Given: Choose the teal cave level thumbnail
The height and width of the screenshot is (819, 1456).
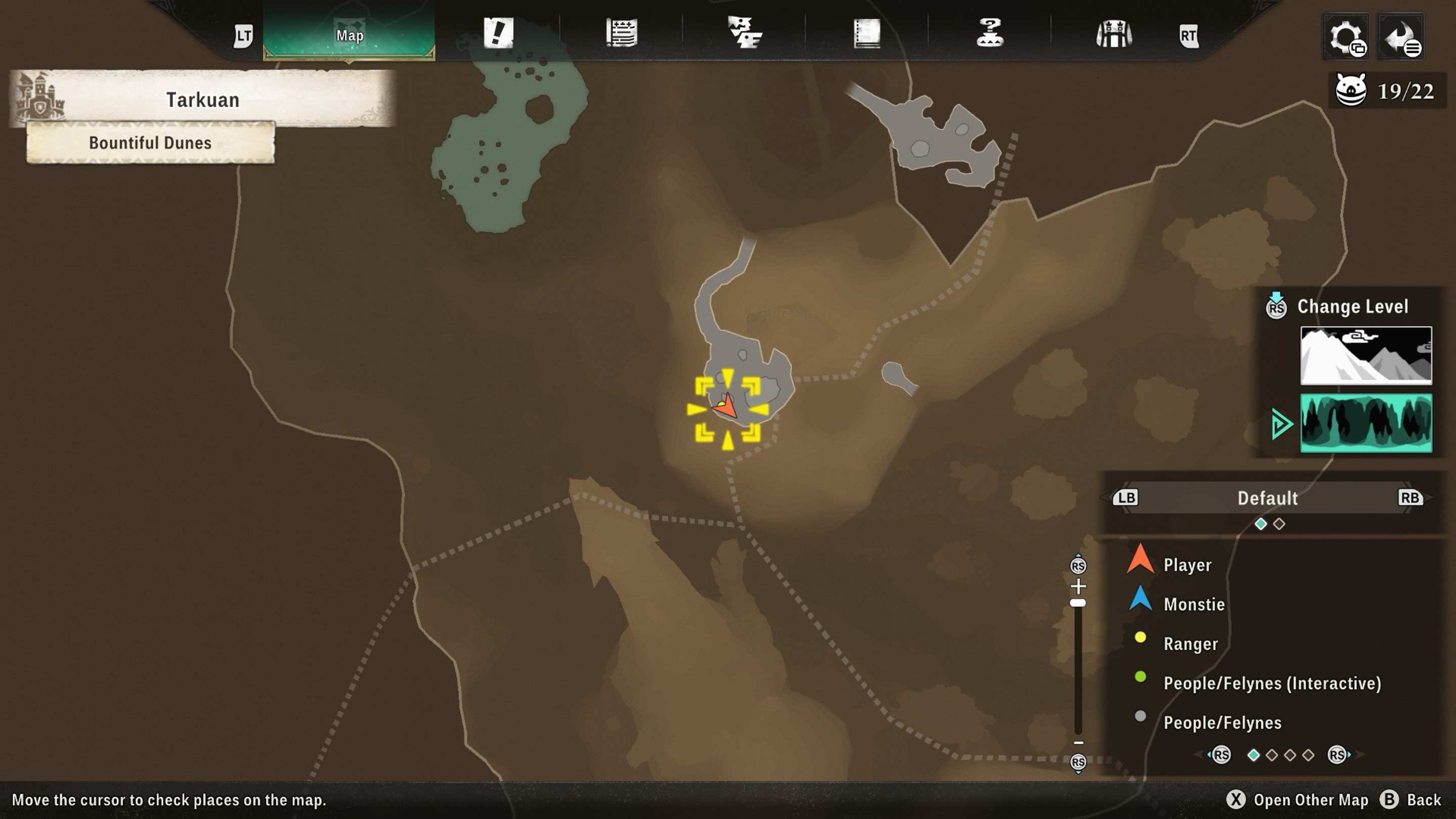Looking at the screenshot, I should (x=1366, y=423).
